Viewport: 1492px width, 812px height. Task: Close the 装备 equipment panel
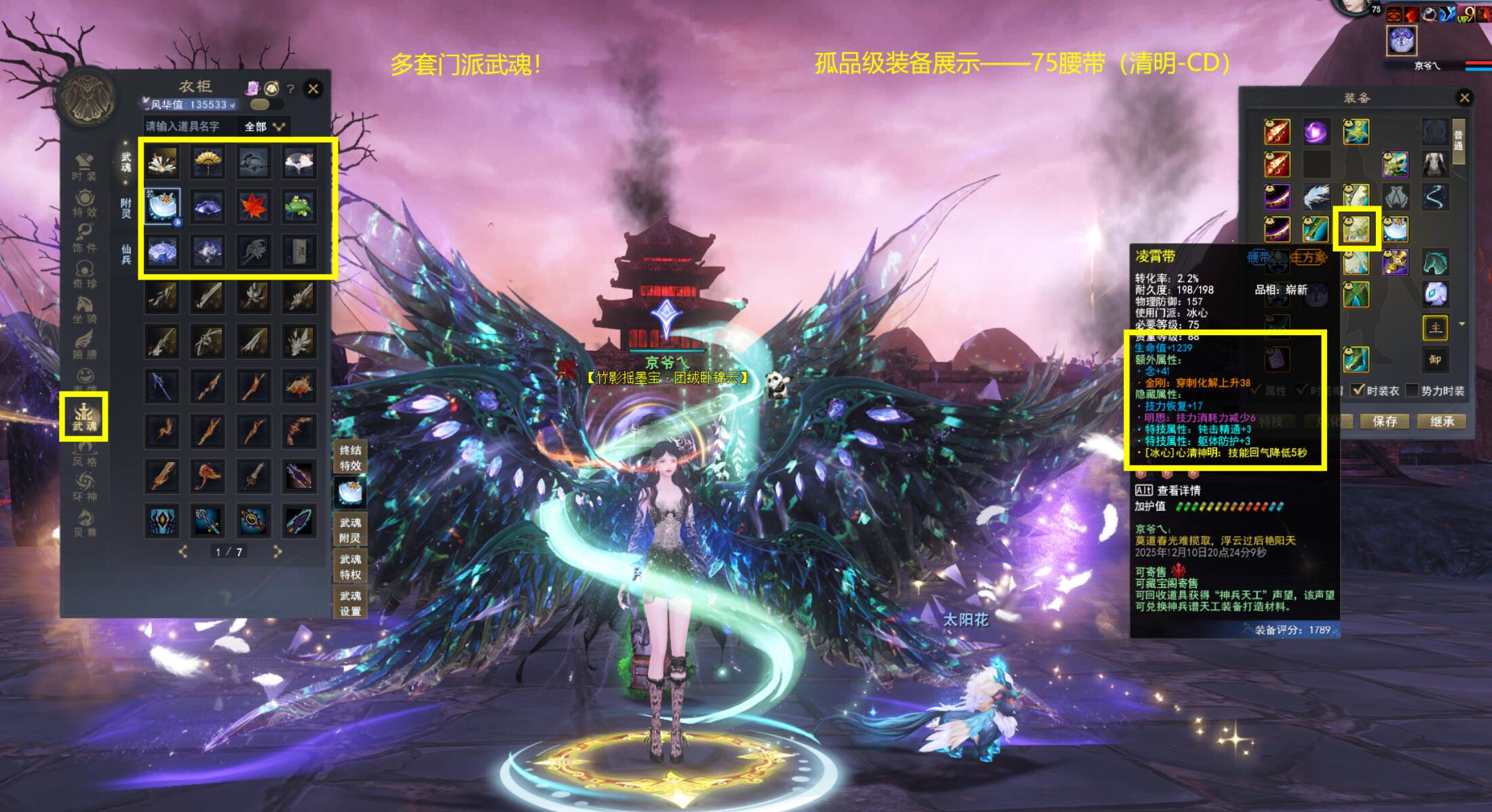click(x=1464, y=98)
